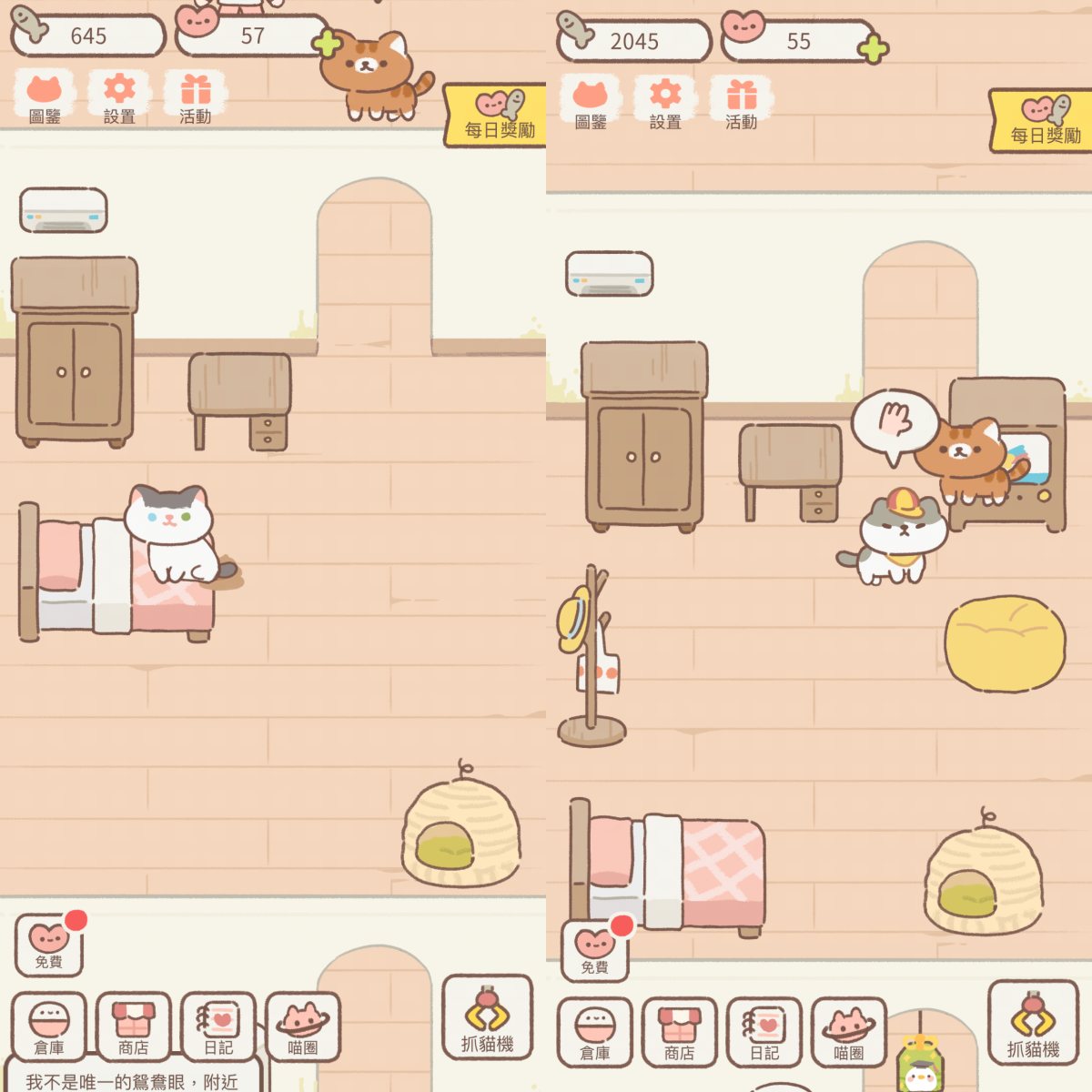
Task: Open 圖鑑 cat encyclopedia in the right screen
Action: tap(591, 104)
